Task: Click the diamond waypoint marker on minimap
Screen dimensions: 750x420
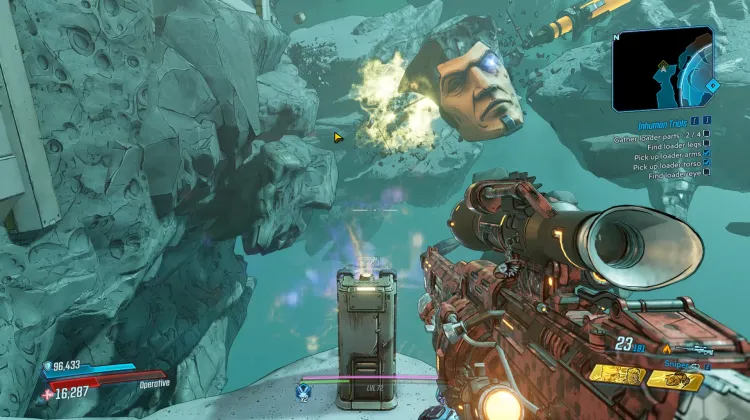Action: click(712, 85)
